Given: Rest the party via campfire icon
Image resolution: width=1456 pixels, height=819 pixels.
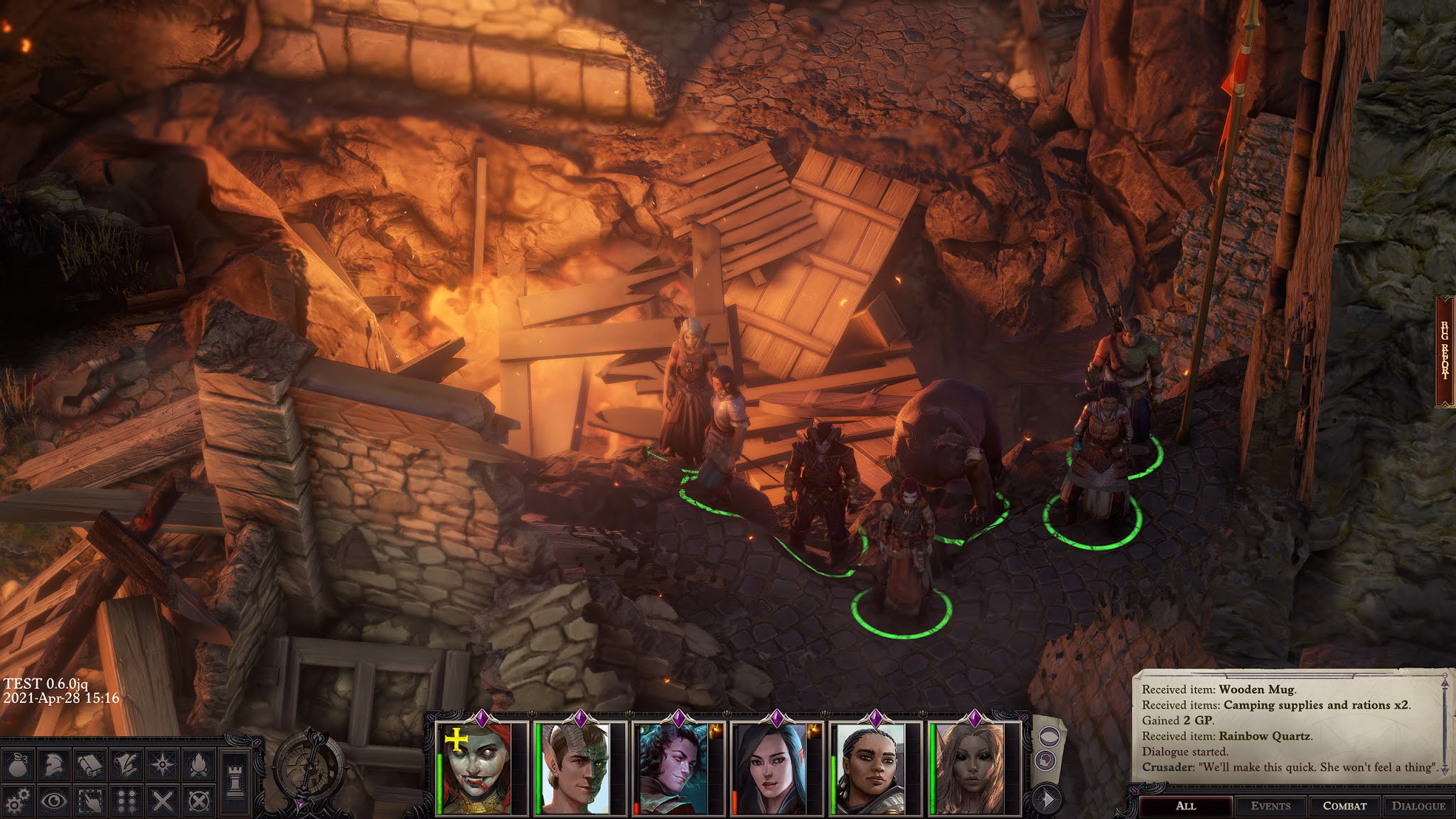Looking at the screenshot, I should pos(199,765).
